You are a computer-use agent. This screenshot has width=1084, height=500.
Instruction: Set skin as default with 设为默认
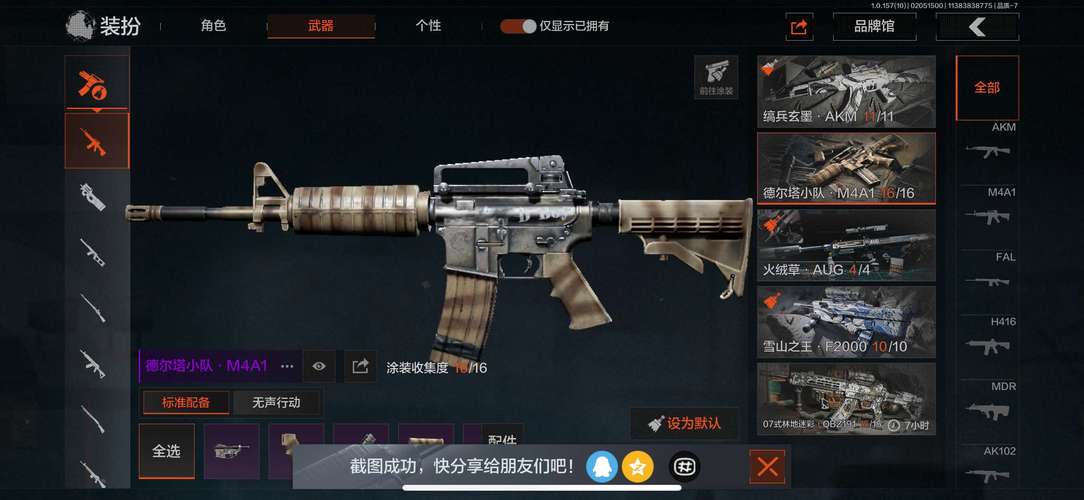click(684, 423)
